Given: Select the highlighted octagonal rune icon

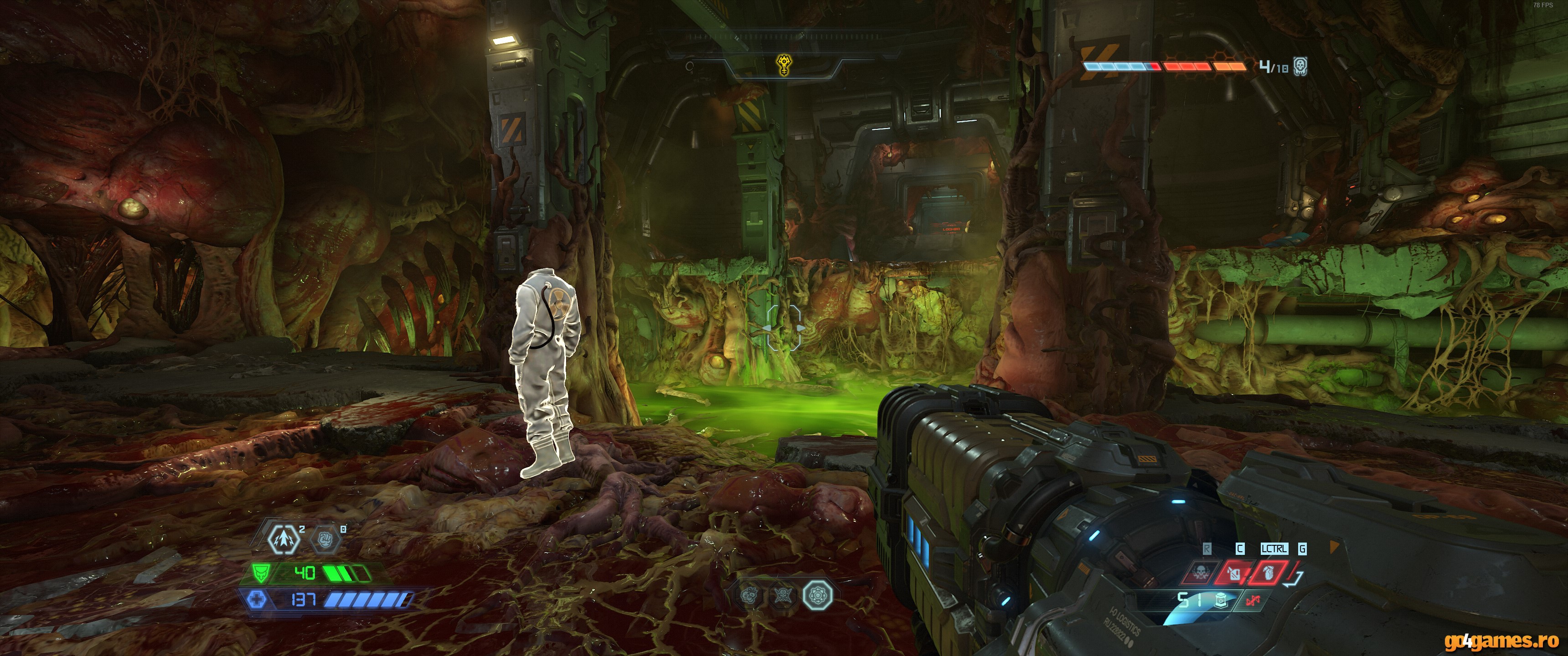Looking at the screenshot, I should click(x=817, y=595).
